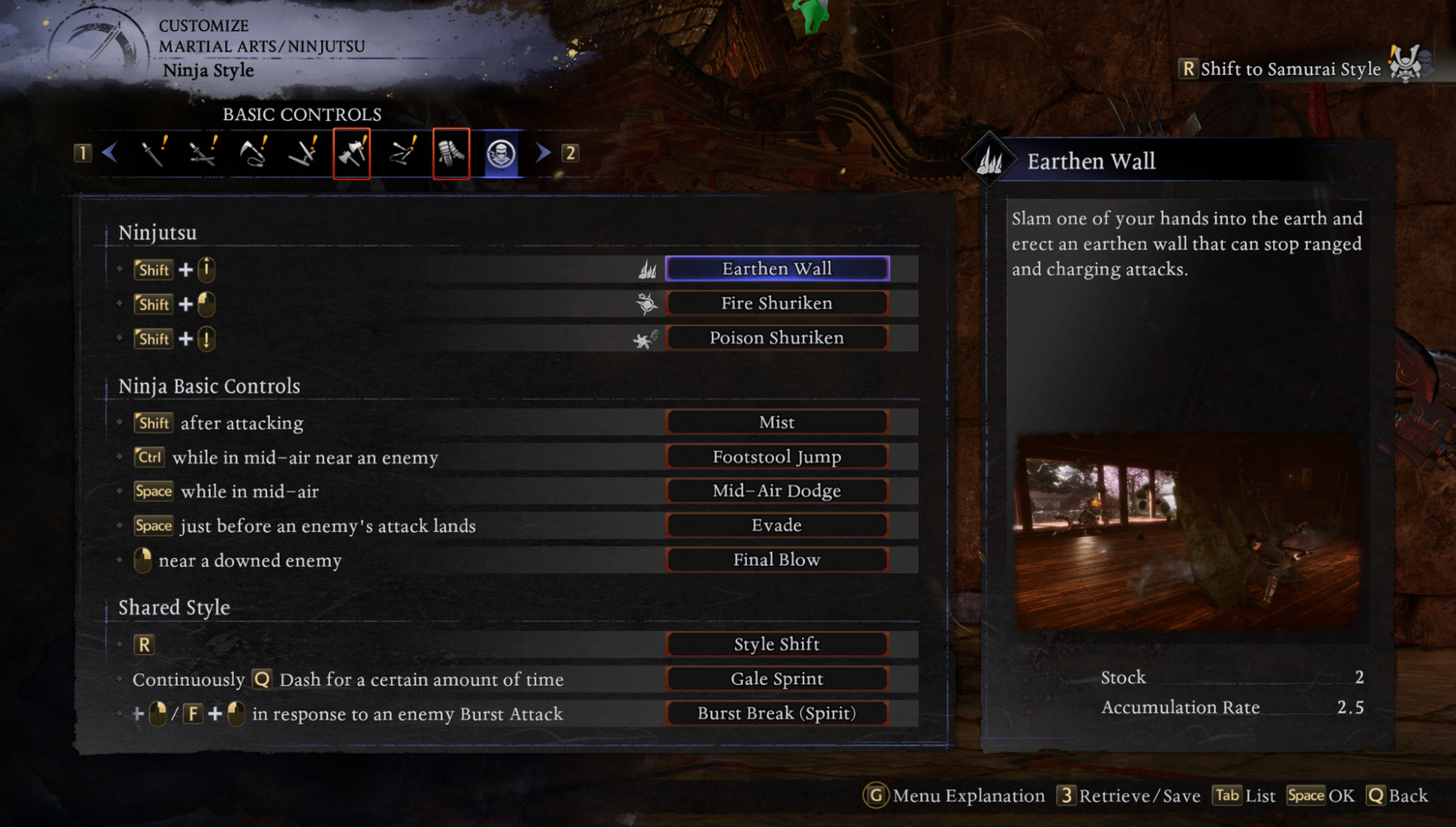Select the Final Blow entry

point(777,560)
